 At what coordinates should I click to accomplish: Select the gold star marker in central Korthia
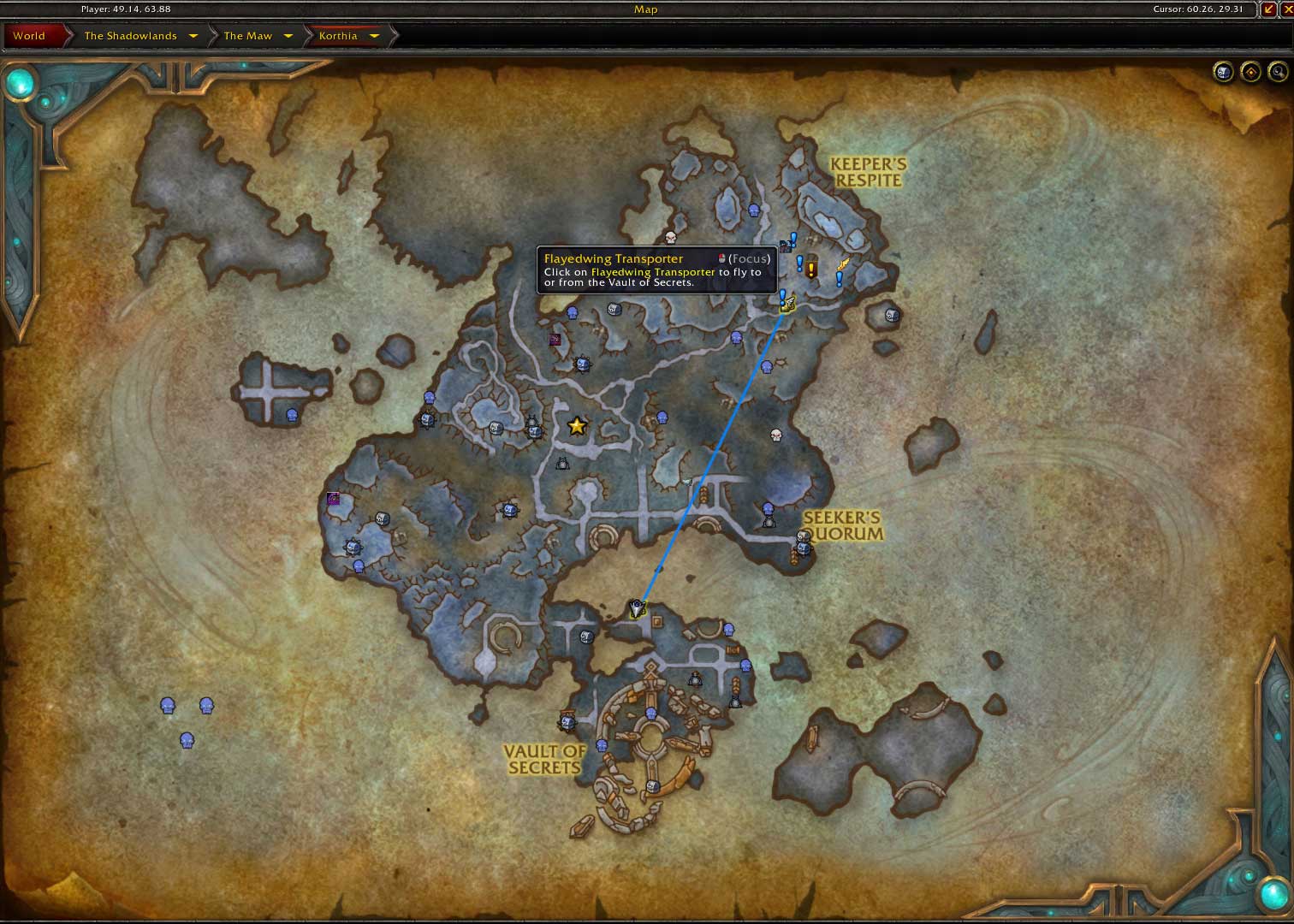[576, 425]
